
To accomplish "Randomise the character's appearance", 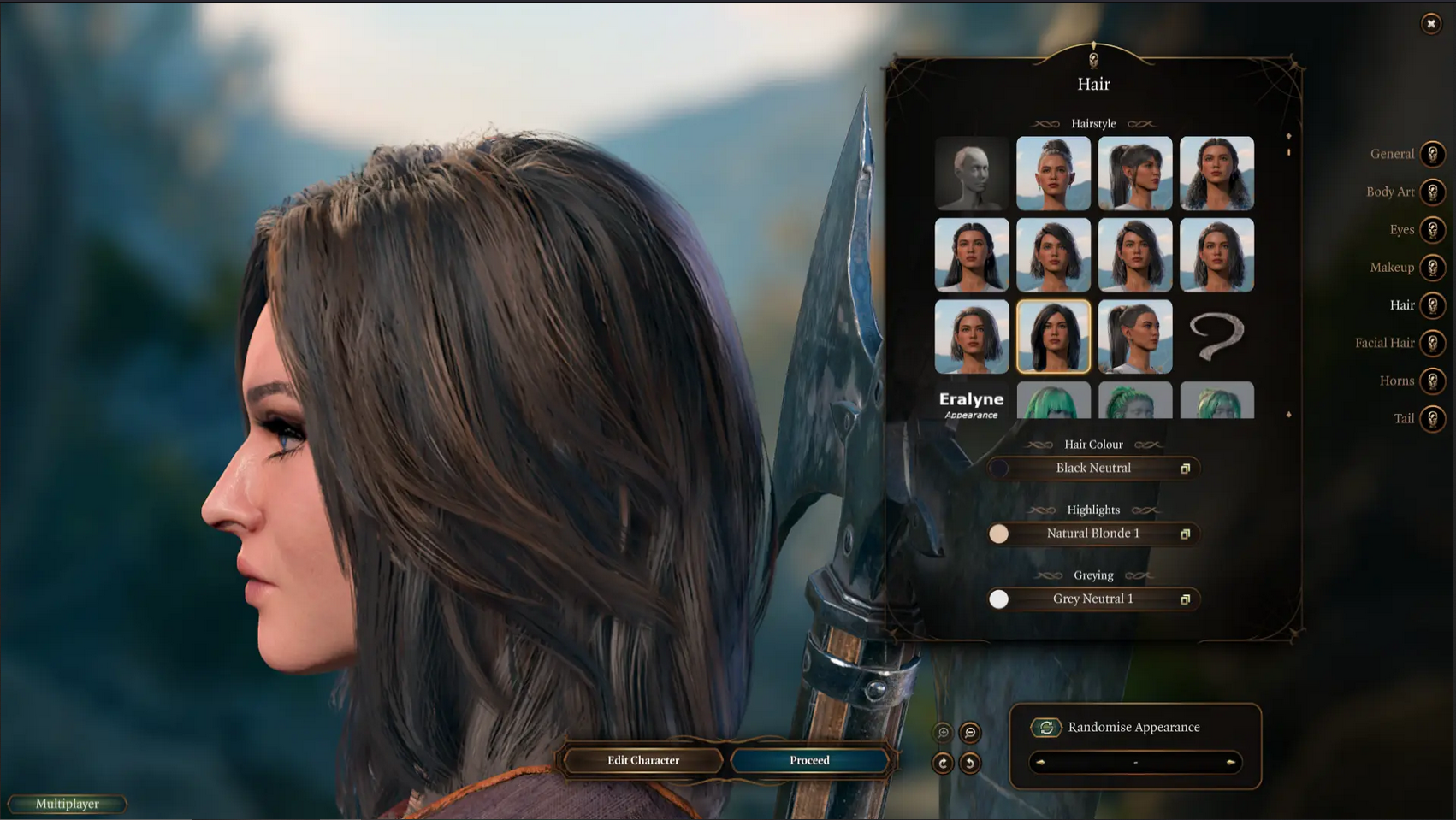I will (x=1046, y=728).
